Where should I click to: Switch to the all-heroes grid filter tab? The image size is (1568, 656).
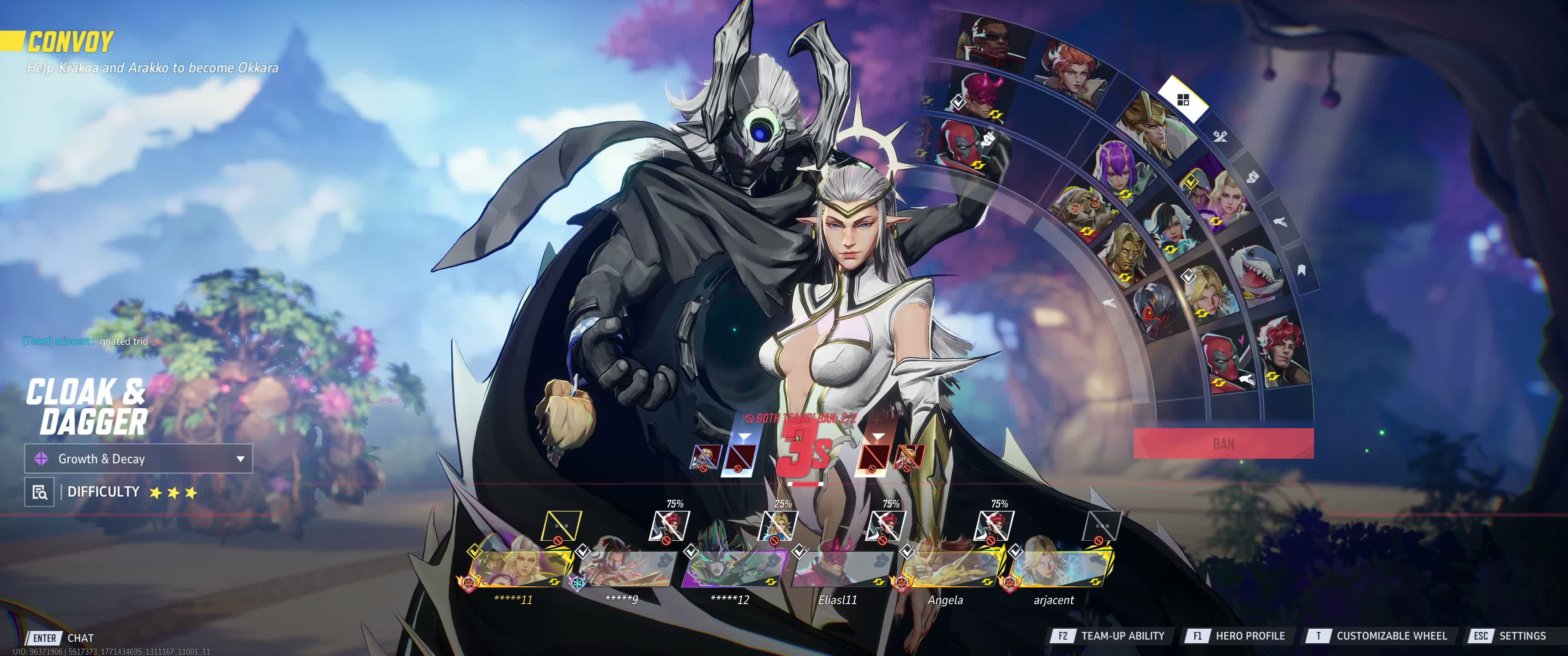(1183, 100)
